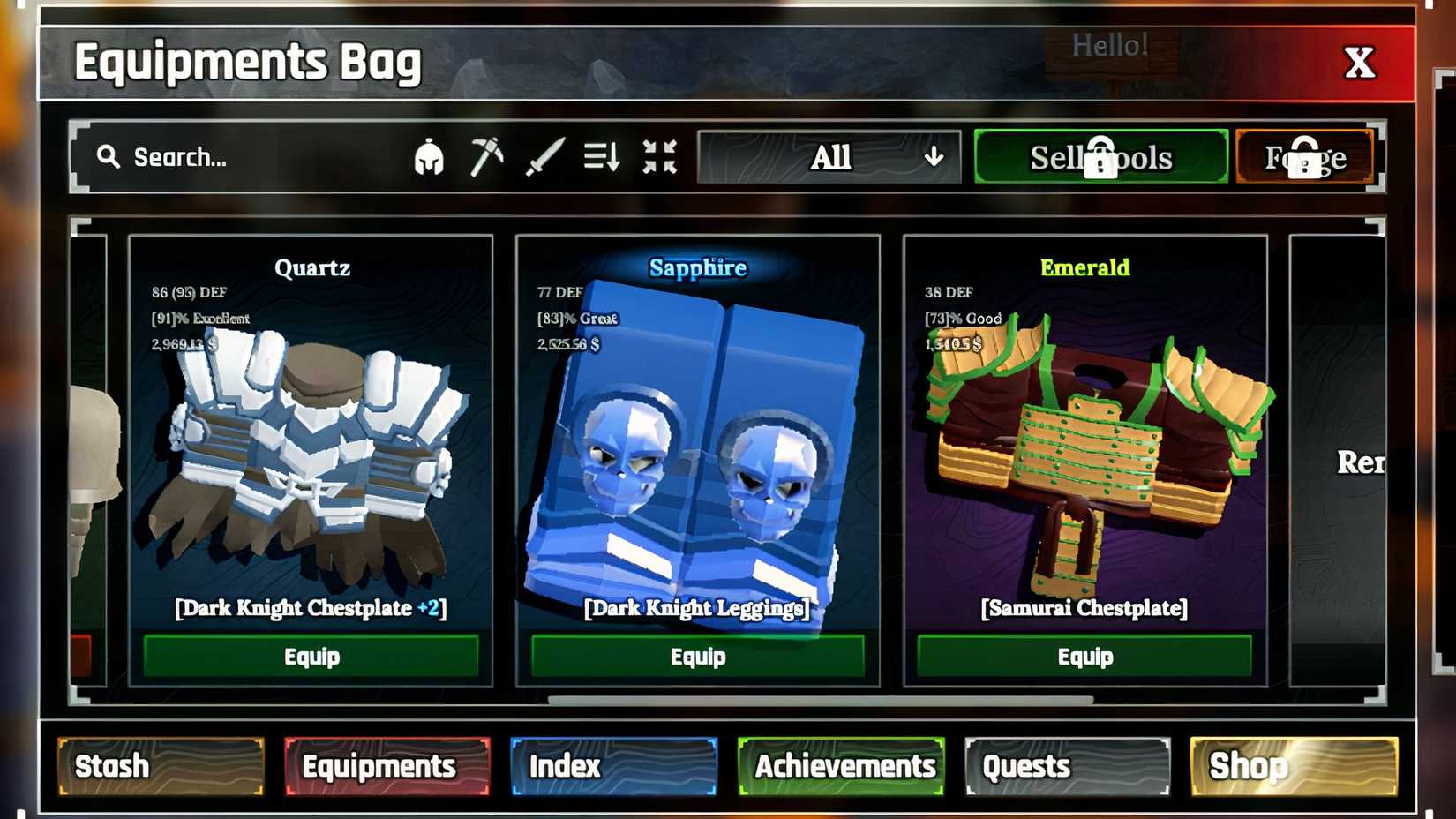Select the pickaxe tools filter icon

[484, 156]
